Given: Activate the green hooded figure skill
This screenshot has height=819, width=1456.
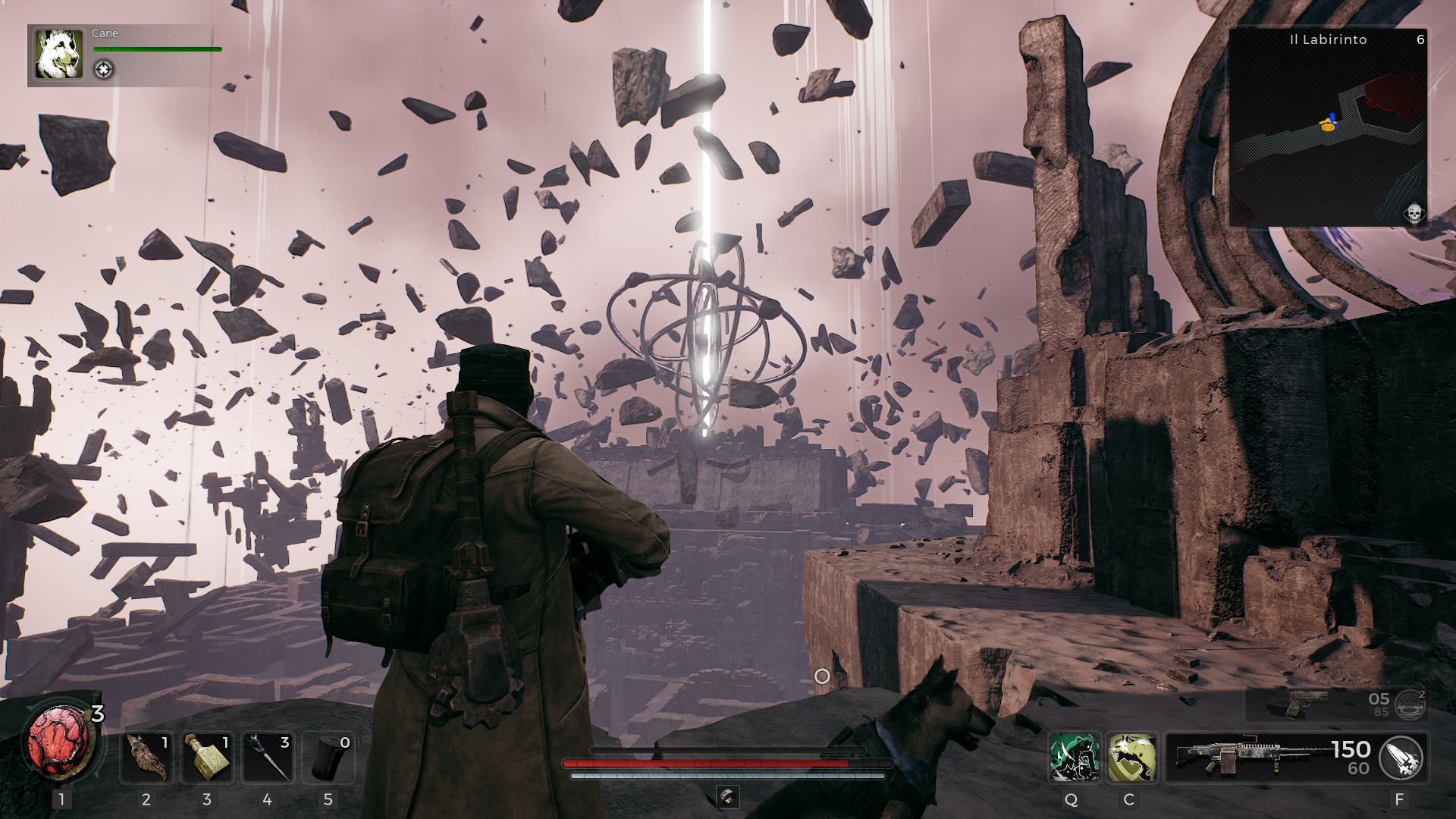Looking at the screenshot, I should click(1074, 757).
